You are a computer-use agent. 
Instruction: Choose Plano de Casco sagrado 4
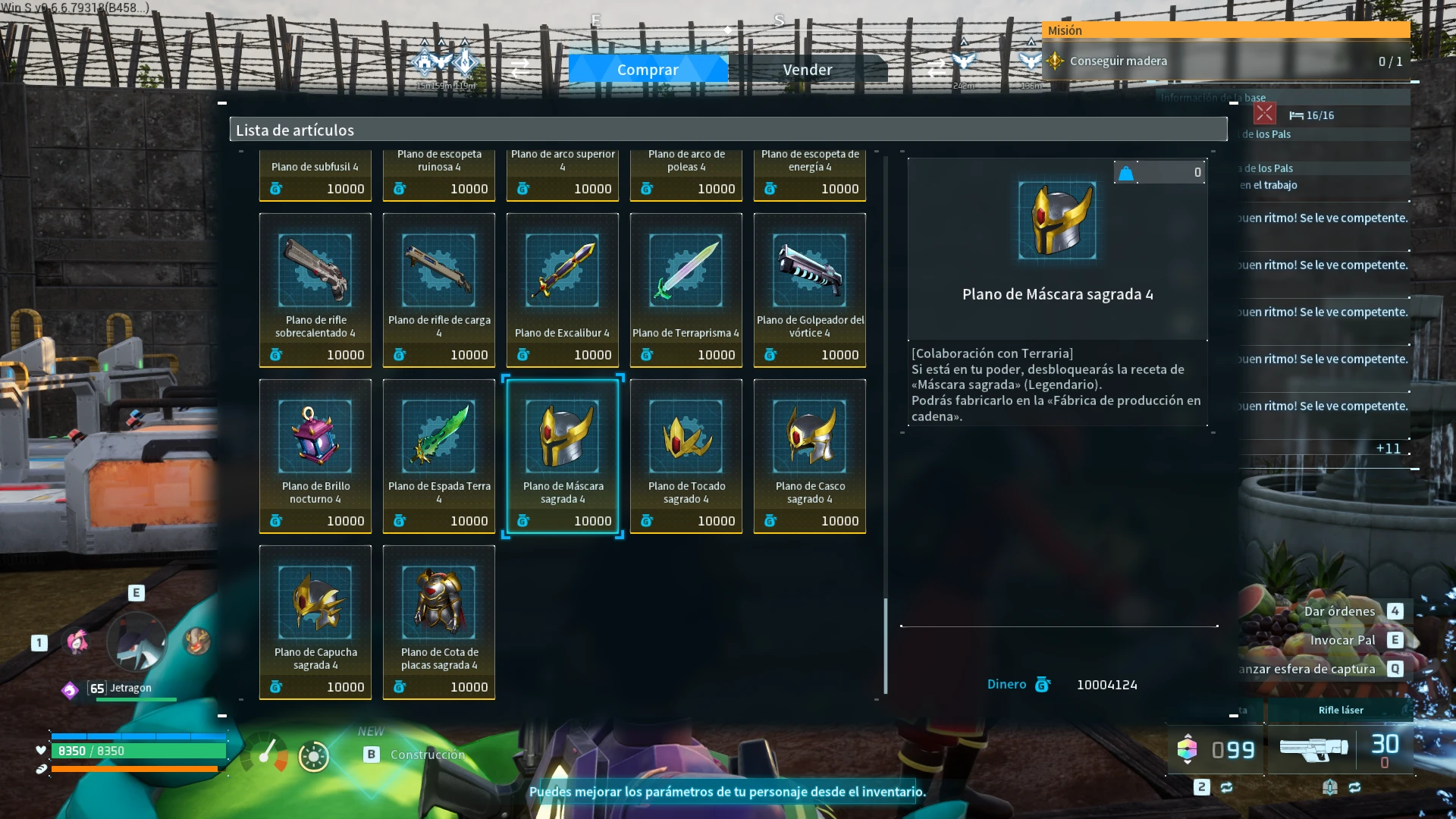810,456
